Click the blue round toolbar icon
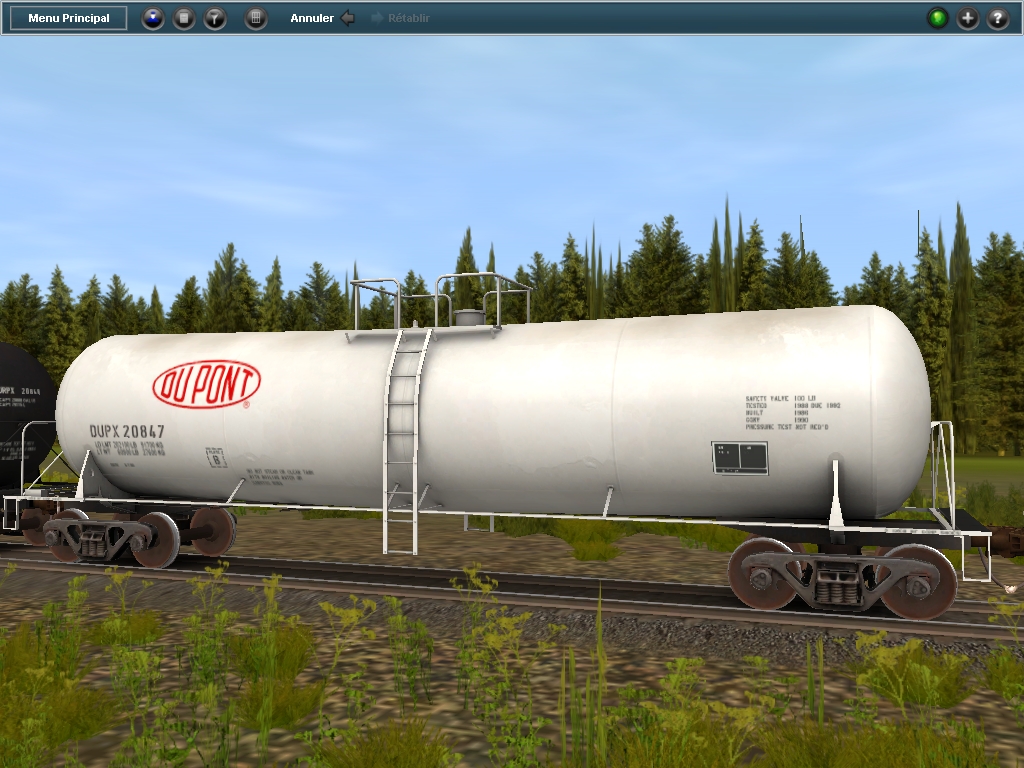Image resolution: width=1024 pixels, height=768 pixels. pos(152,18)
